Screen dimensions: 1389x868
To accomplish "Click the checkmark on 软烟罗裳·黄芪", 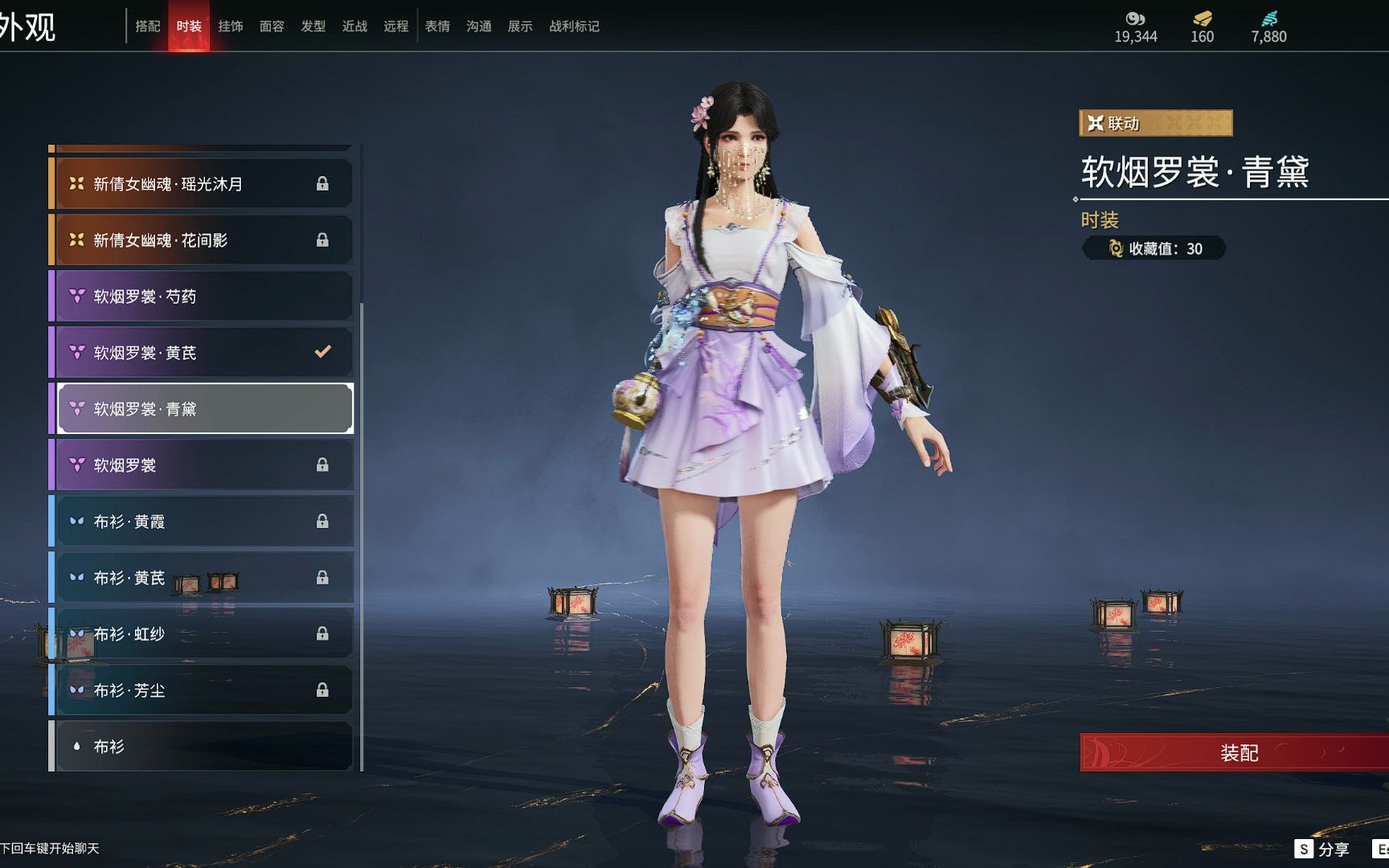I will click(324, 351).
